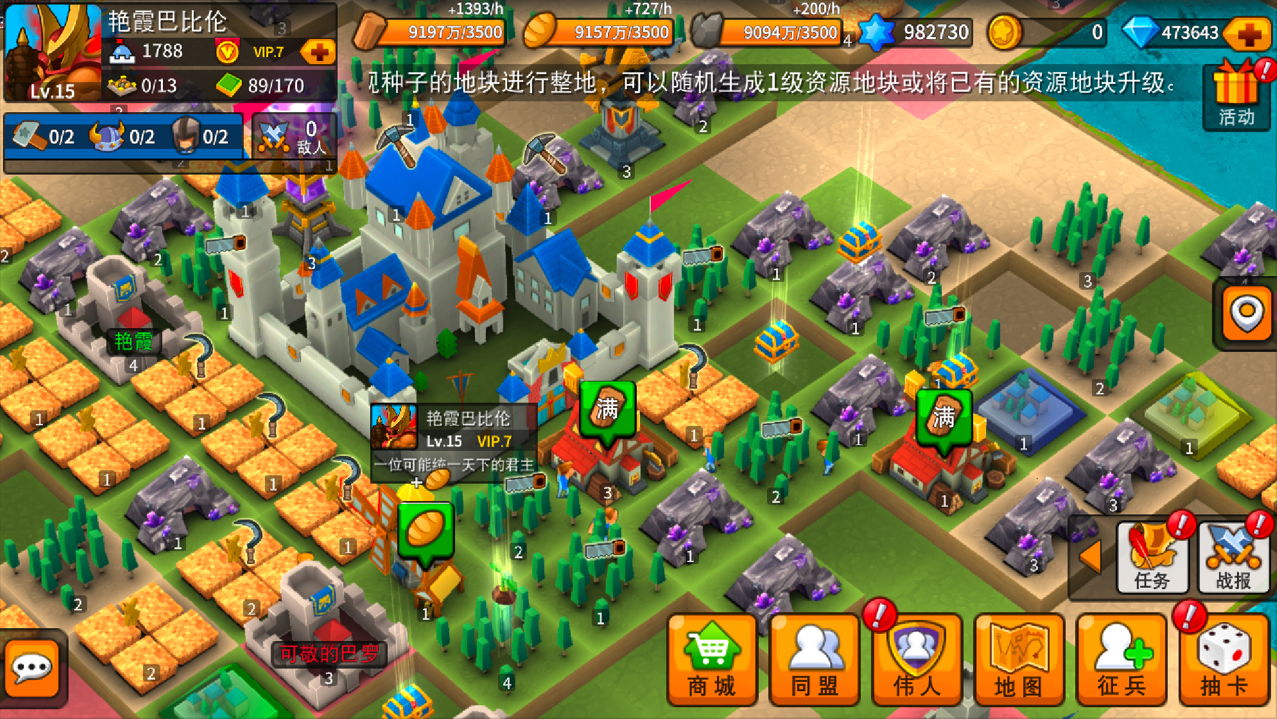The height and width of the screenshot is (719, 1277).
Task: Open the 伟人 heroes menu
Action: 916,661
